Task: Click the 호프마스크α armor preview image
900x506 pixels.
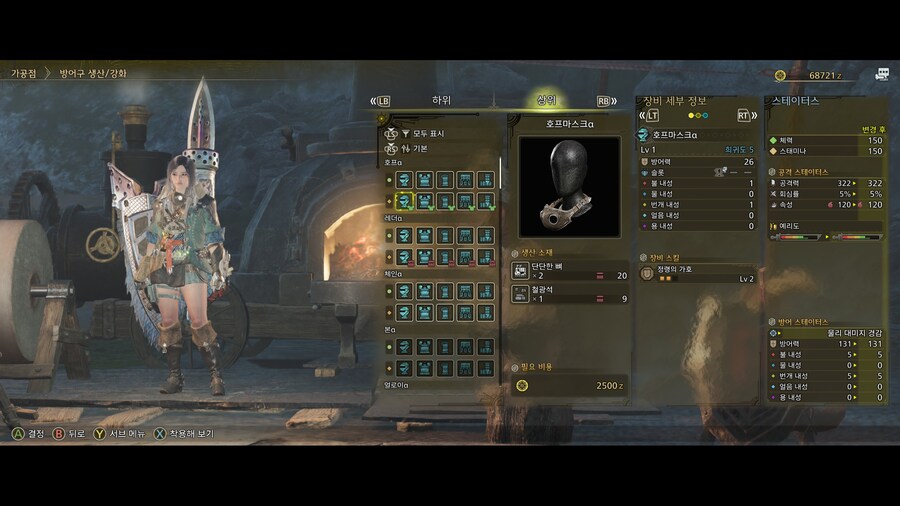Action: tap(569, 186)
